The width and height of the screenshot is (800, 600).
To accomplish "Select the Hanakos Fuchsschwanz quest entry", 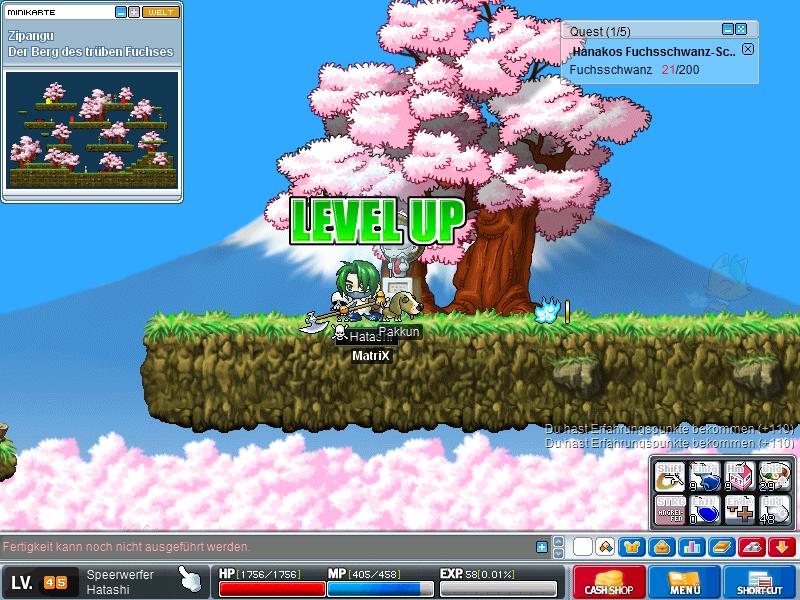I will pyautogui.click(x=654, y=51).
